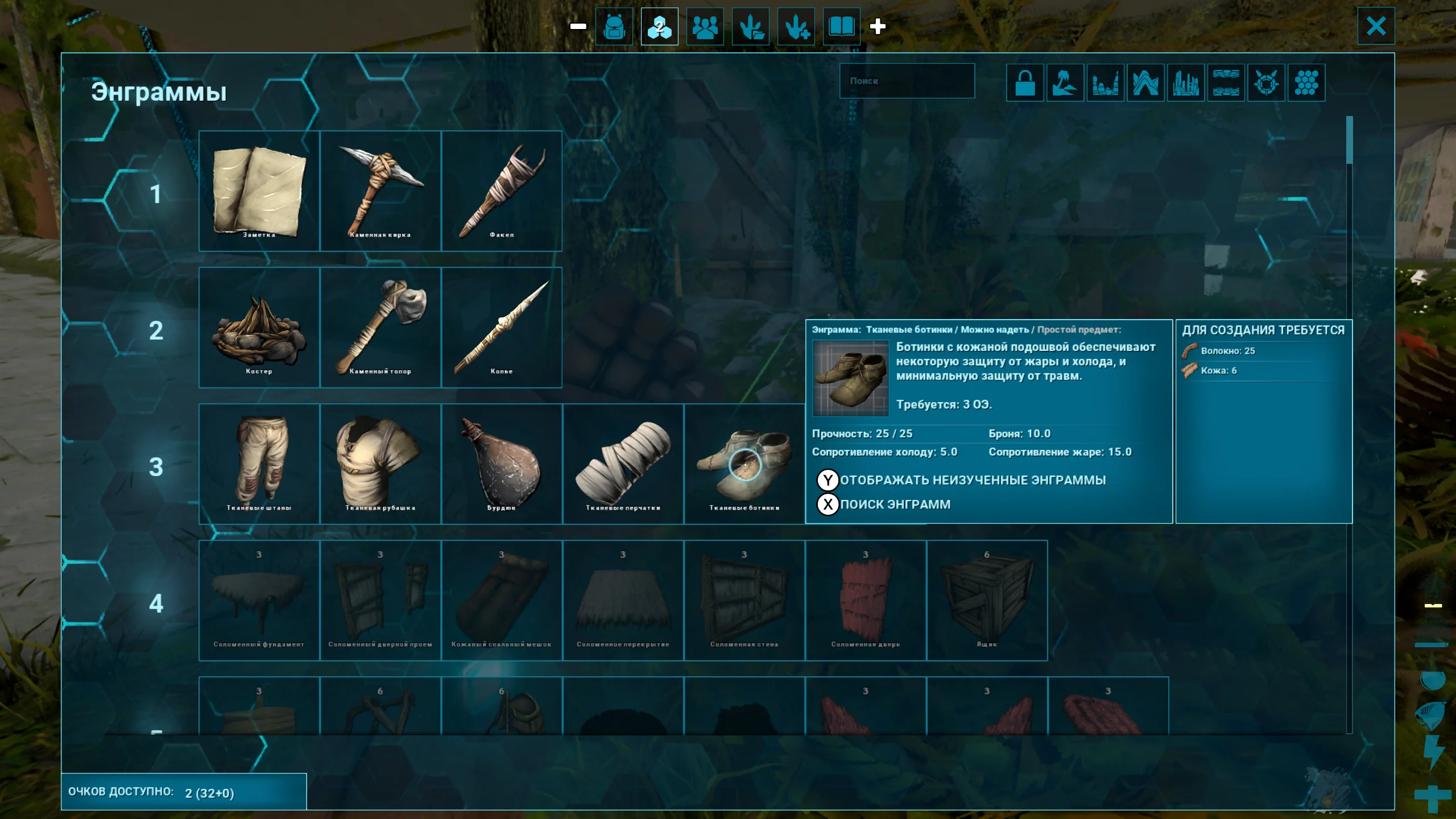Viewport: 1456px width, 819px height.
Task: Click the engram search field
Action: tap(907, 81)
